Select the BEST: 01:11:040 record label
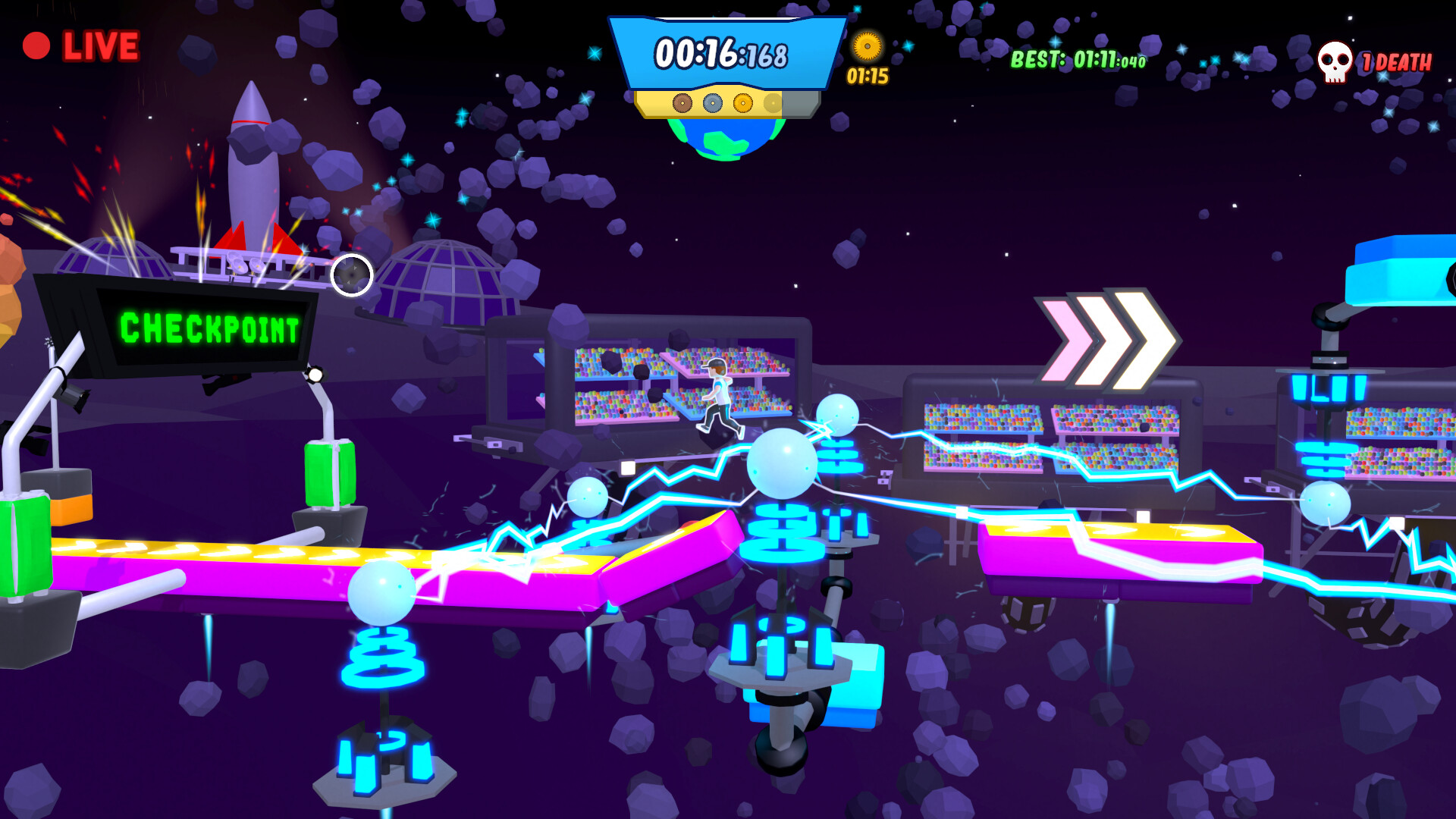Screen dimensions: 1456x819 click(x=1078, y=57)
